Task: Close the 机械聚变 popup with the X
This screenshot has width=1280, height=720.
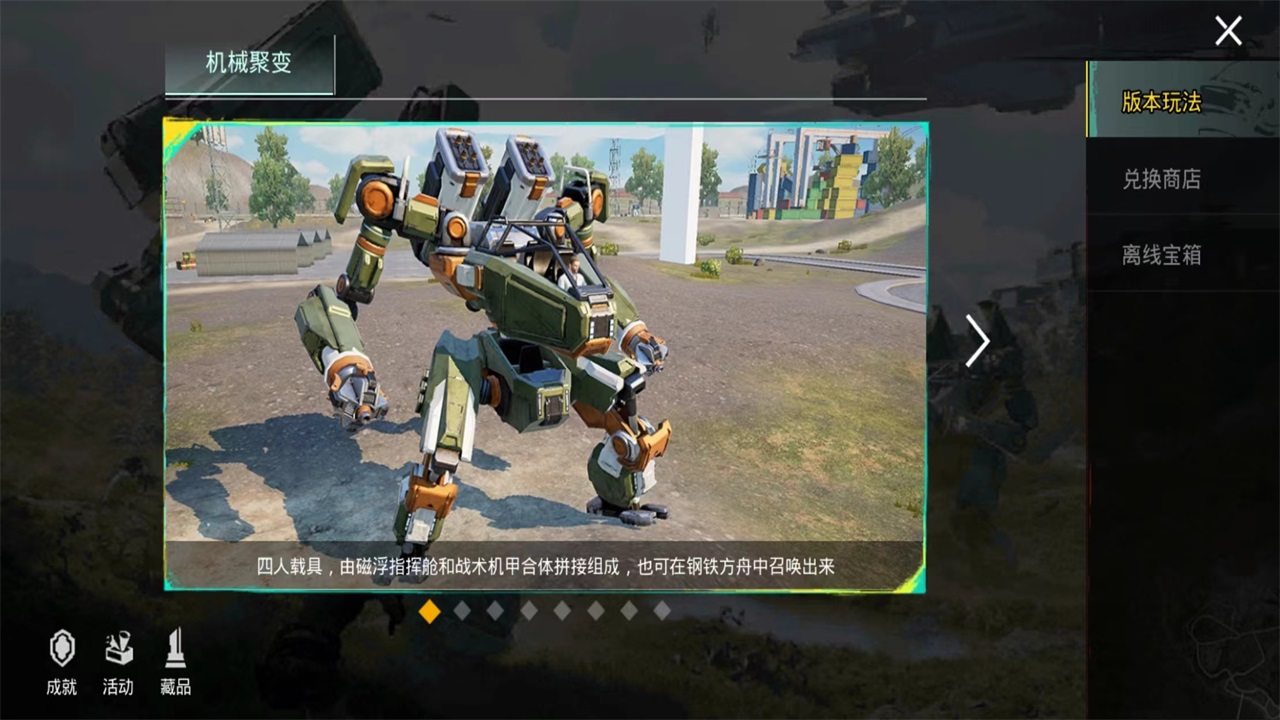Action: (x=1228, y=30)
